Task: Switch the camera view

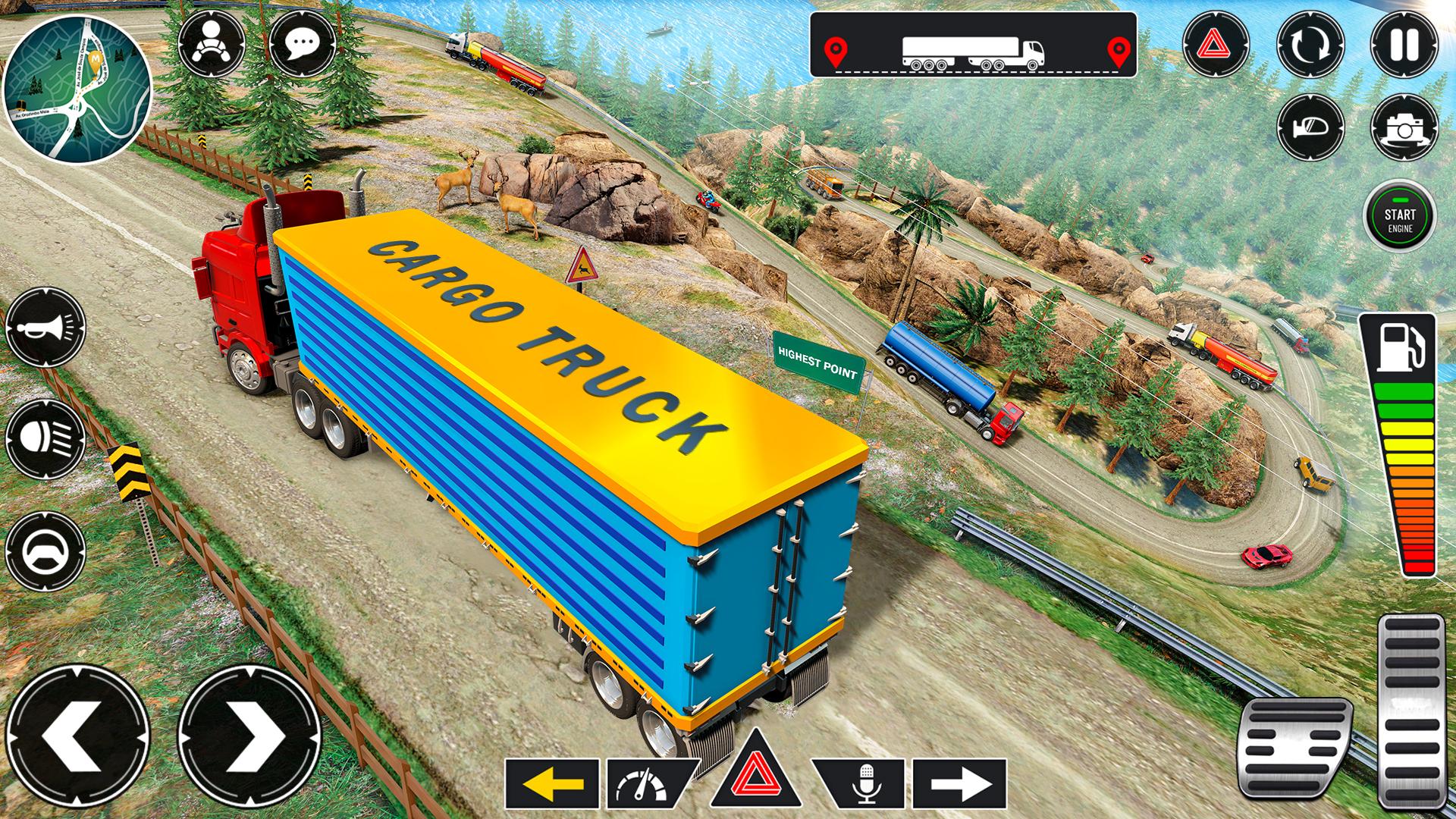Action: [x=1404, y=127]
